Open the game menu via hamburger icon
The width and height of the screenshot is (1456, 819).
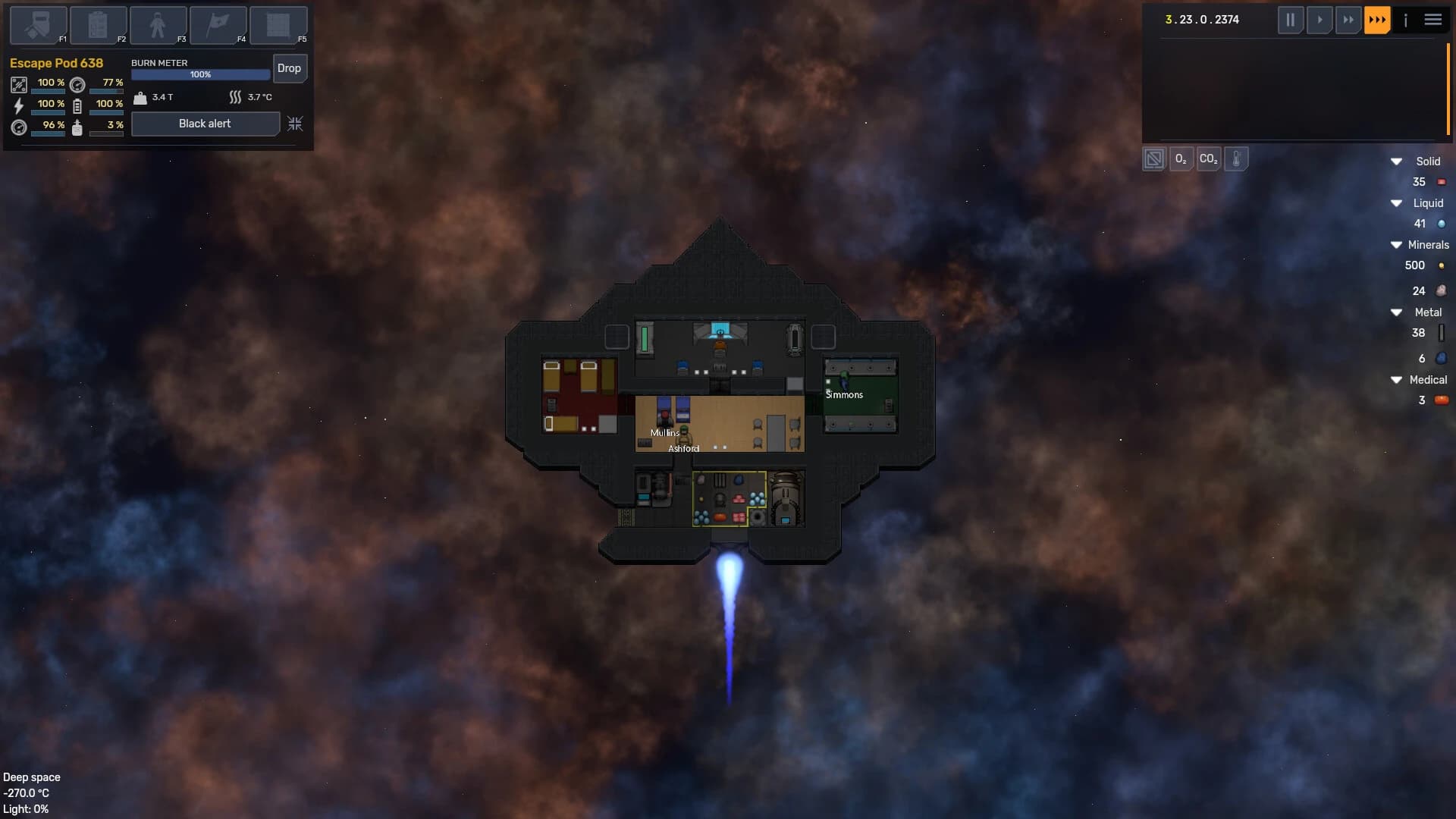1433,20
